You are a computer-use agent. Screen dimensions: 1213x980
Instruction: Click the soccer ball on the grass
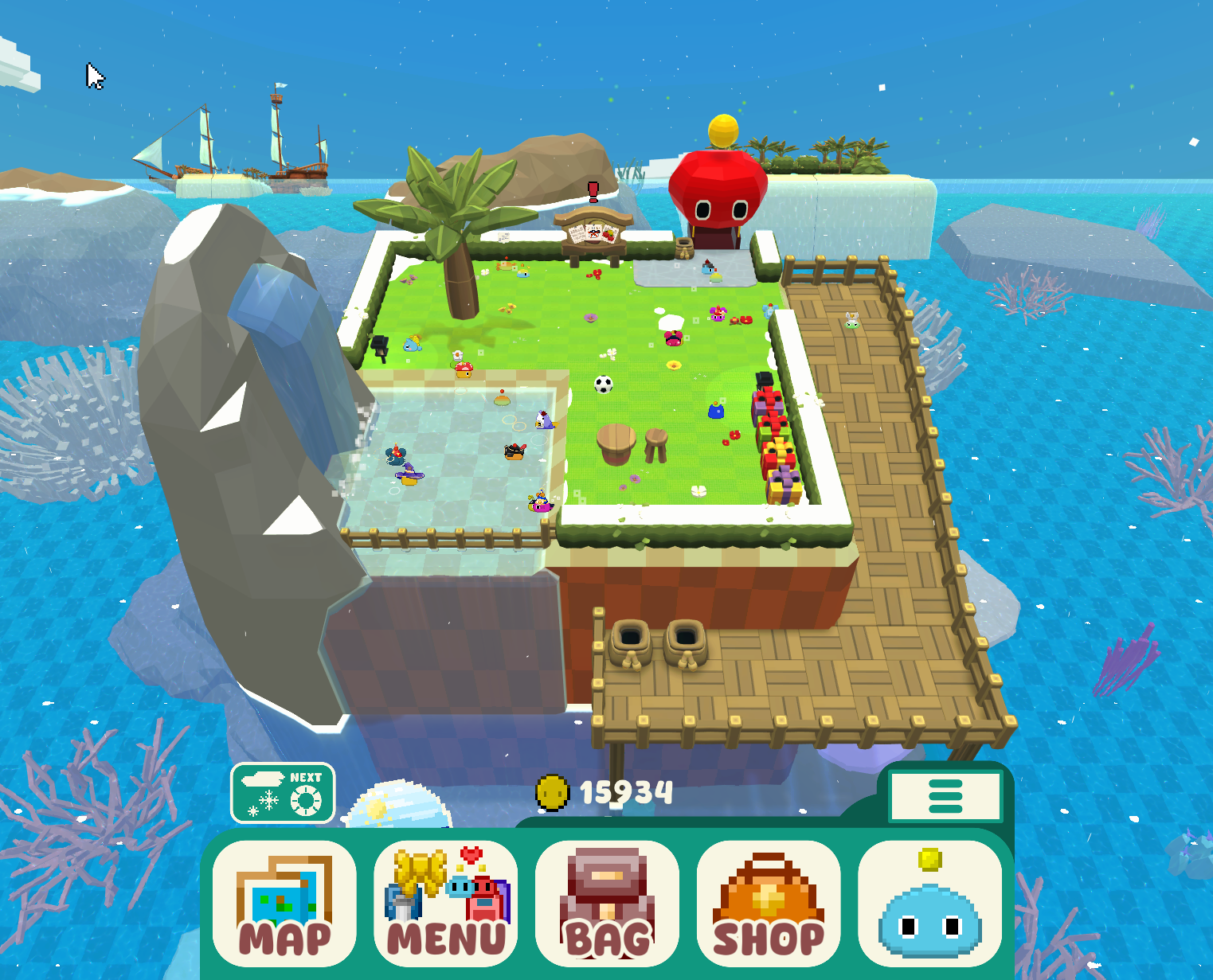point(604,383)
